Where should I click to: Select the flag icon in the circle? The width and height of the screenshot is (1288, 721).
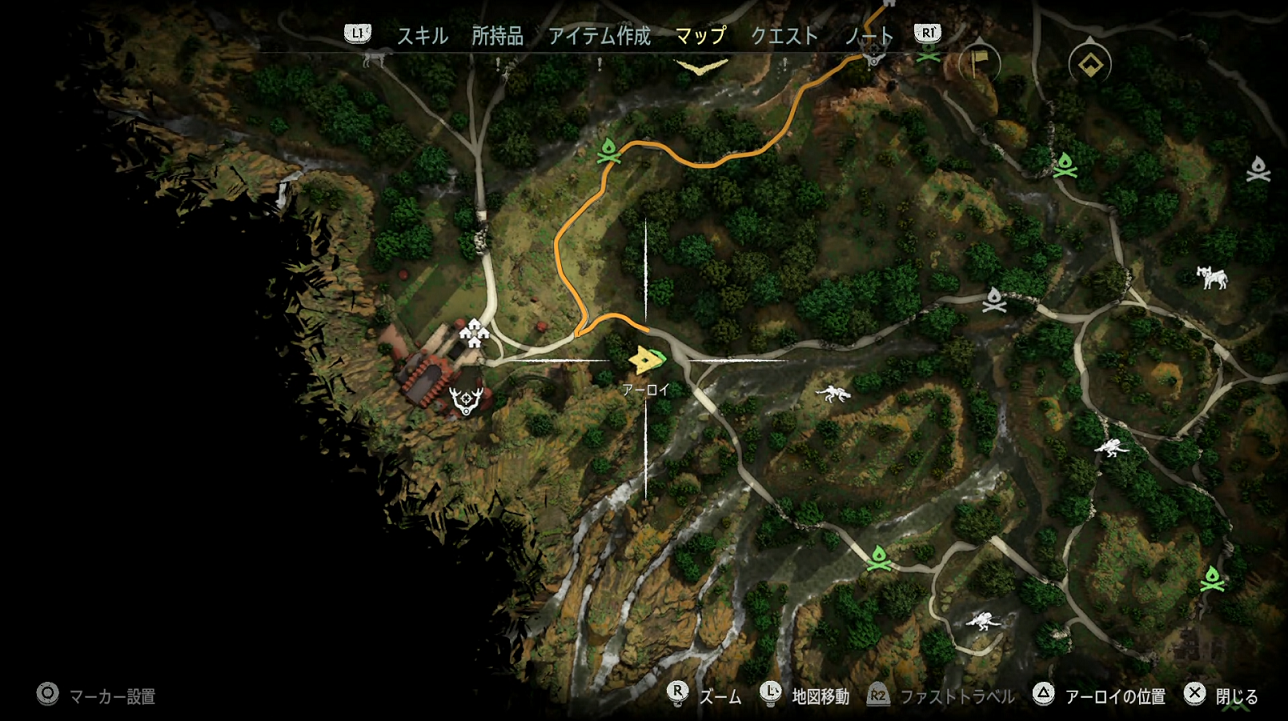click(979, 65)
